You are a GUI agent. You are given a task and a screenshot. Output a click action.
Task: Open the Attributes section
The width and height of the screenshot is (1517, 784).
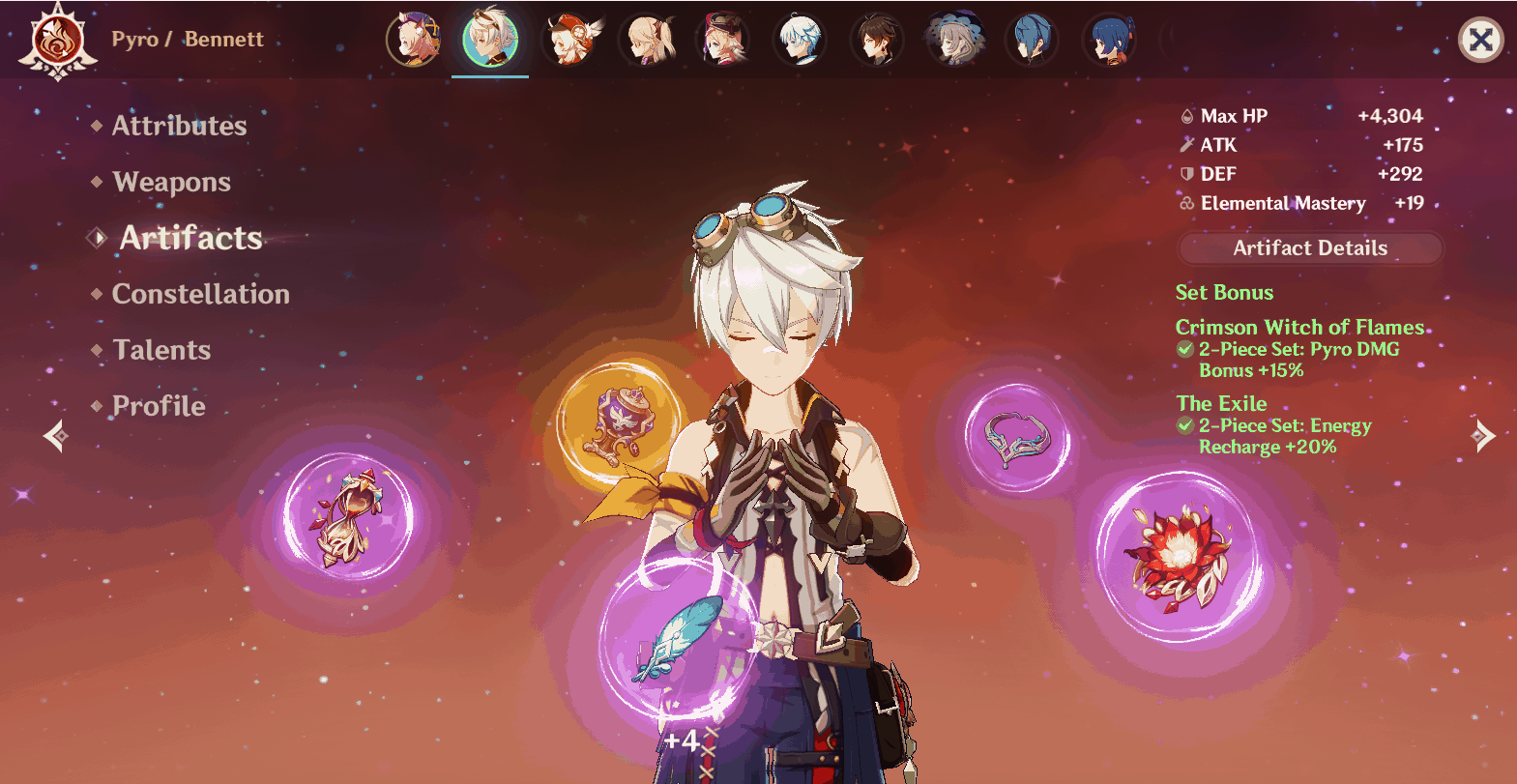[179, 126]
